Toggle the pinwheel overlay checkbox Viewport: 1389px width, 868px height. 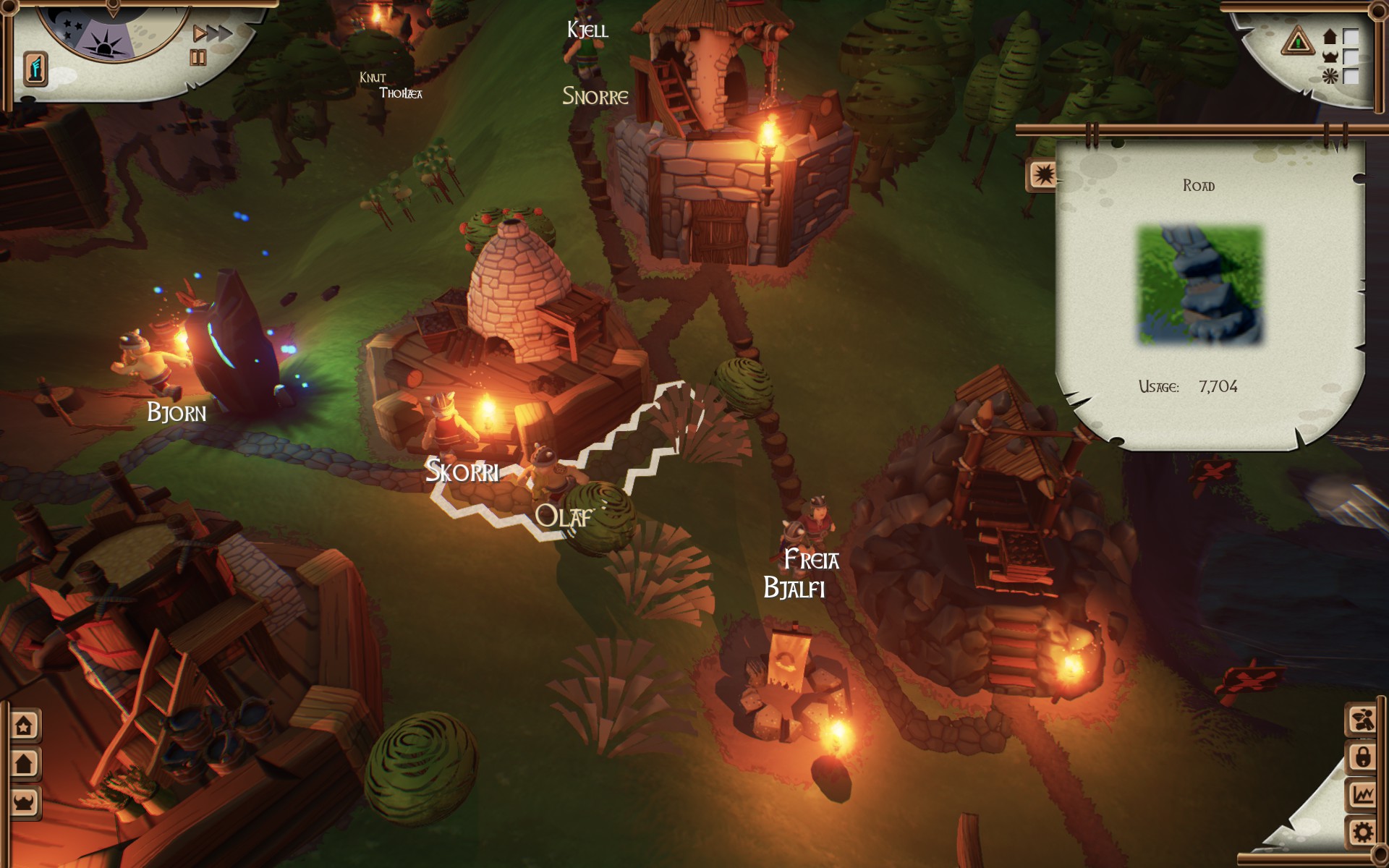[1351, 76]
